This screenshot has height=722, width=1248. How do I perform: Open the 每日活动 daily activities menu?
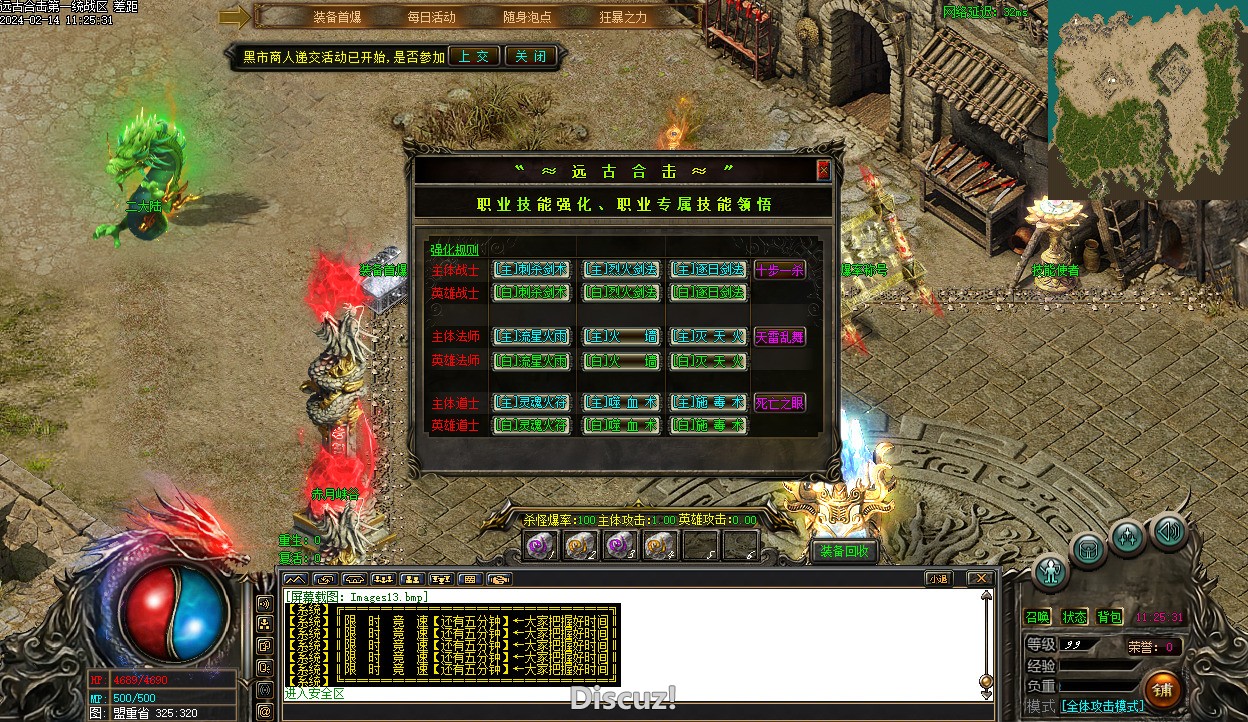[431, 17]
